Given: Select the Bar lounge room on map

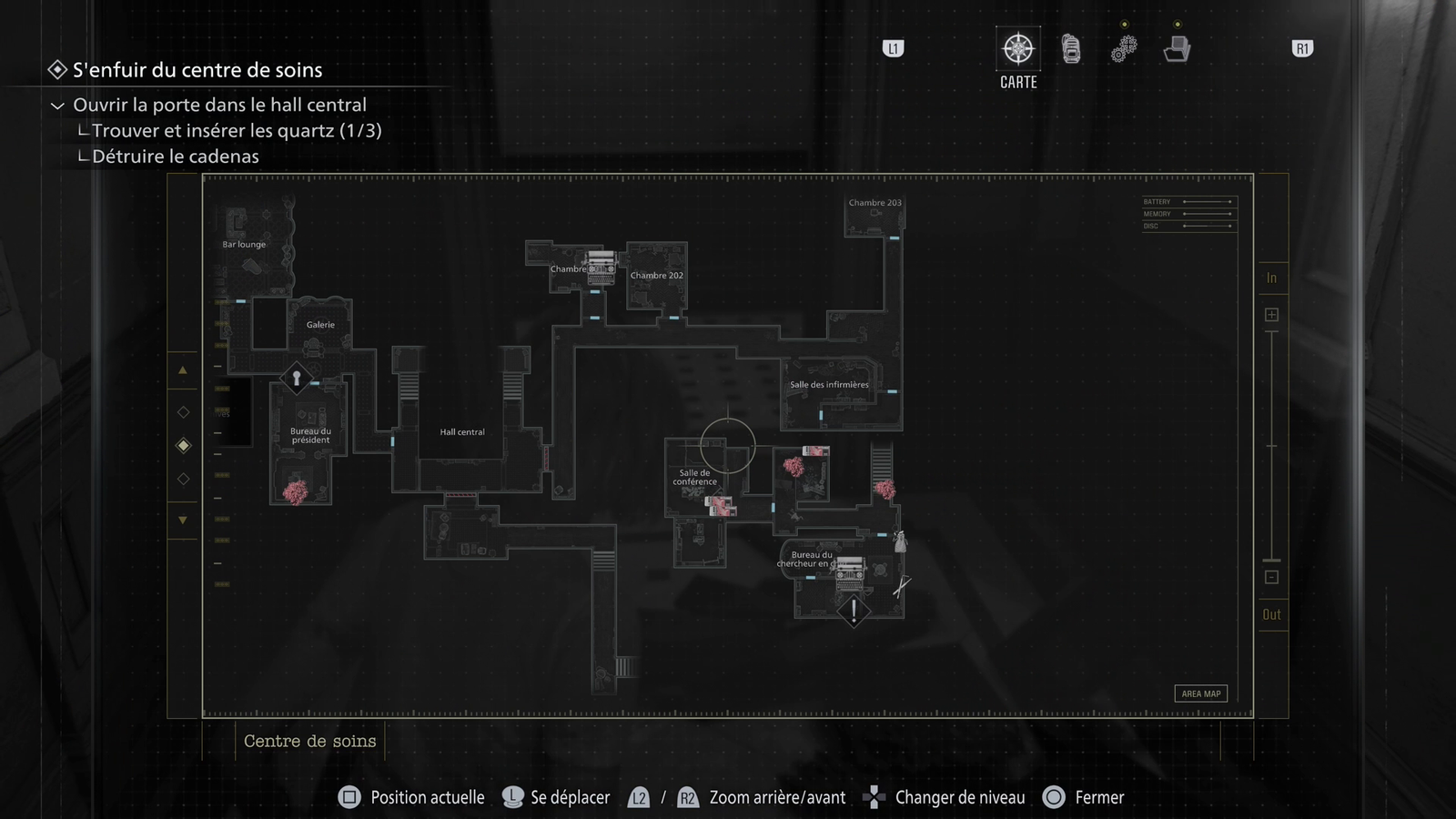Looking at the screenshot, I should [x=244, y=245].
